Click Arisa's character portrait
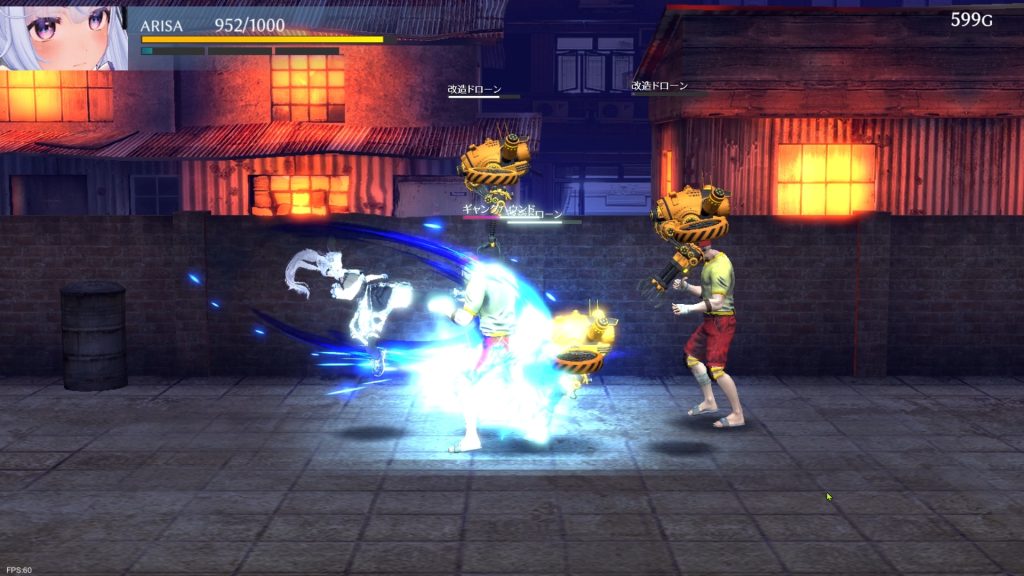This screenshot has height=576, width=1024. click(x=62, y=36)
